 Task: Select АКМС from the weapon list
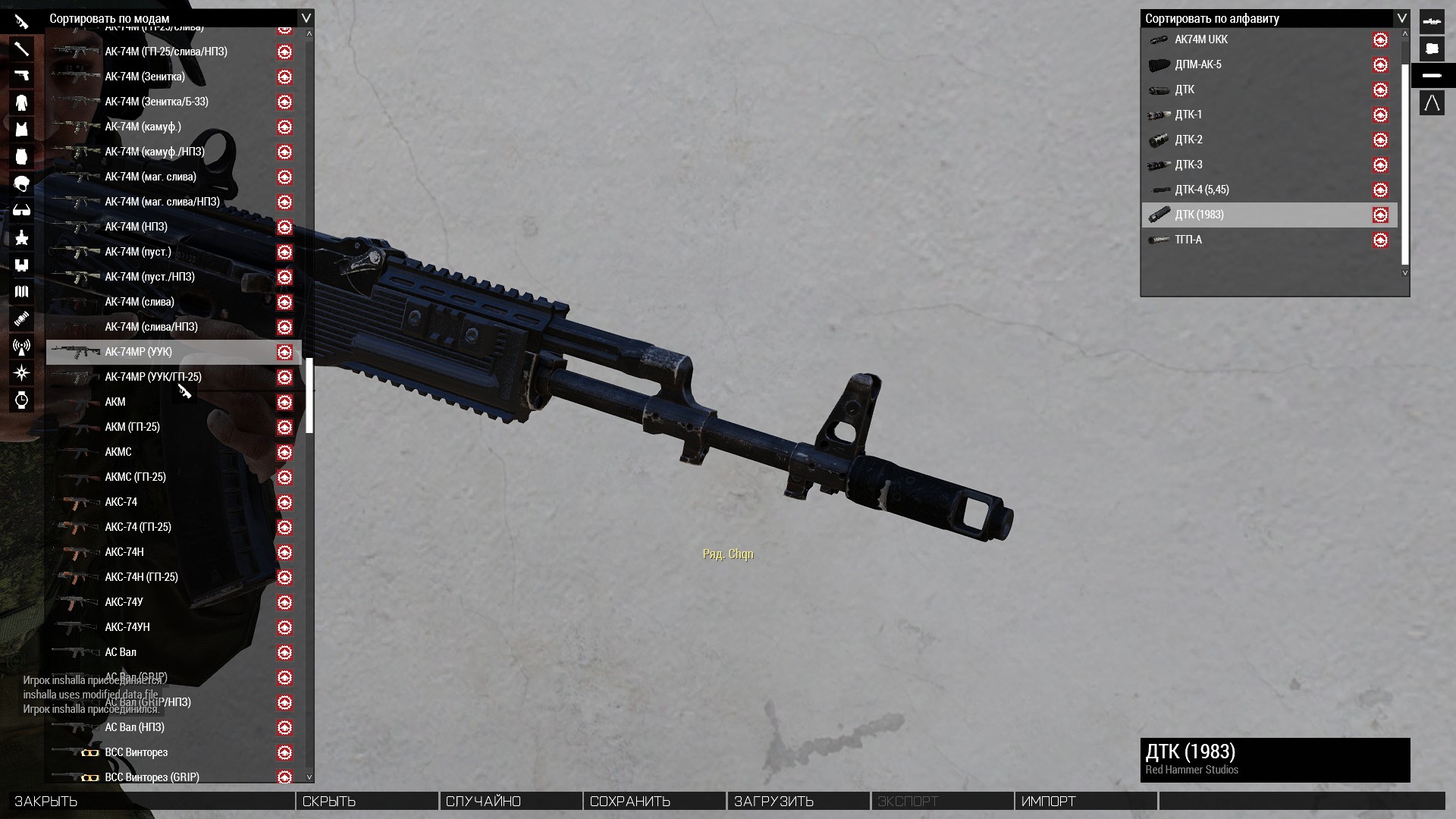point(118,452)
